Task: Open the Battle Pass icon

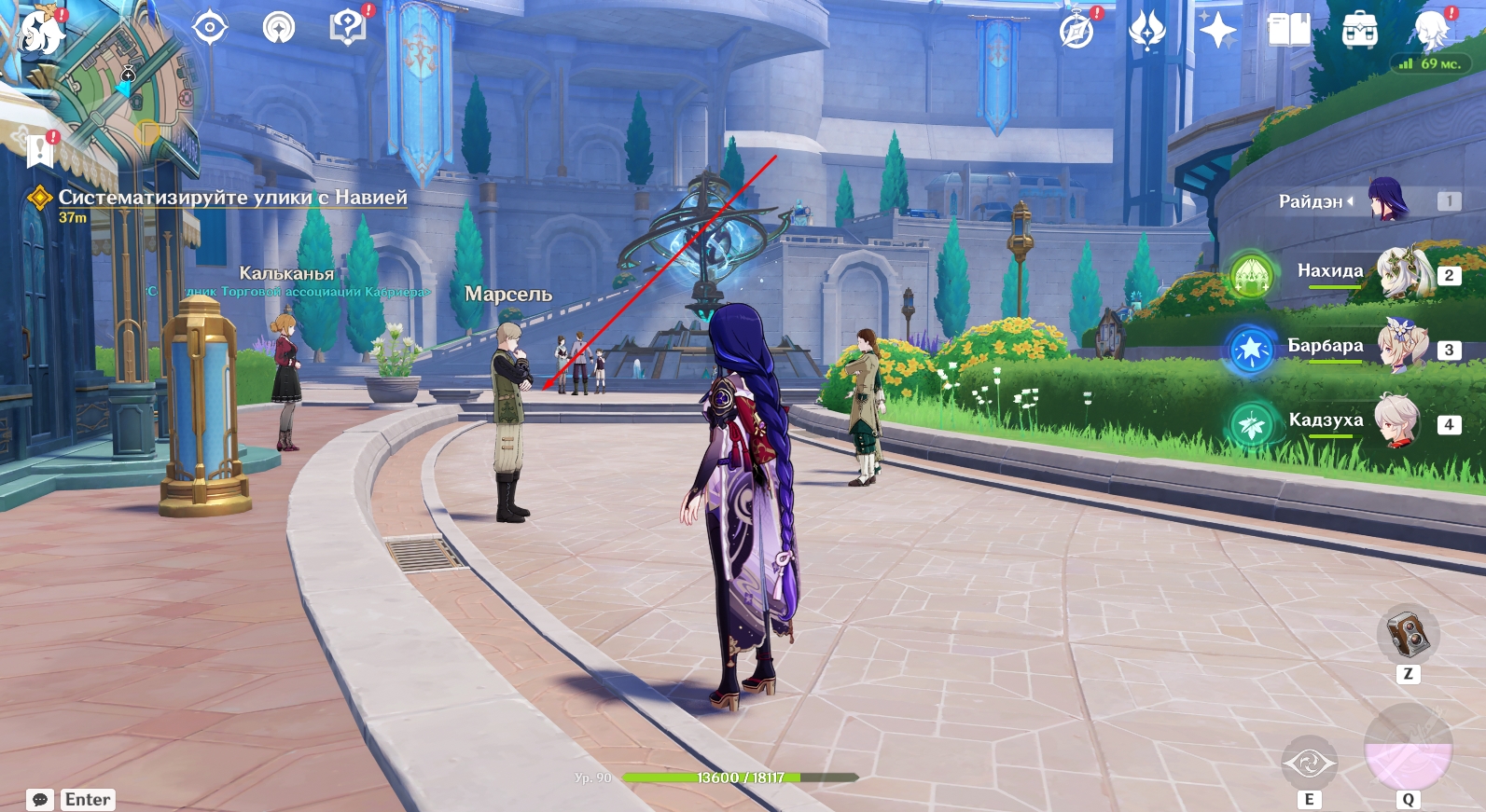Action: coord(1146,31)
